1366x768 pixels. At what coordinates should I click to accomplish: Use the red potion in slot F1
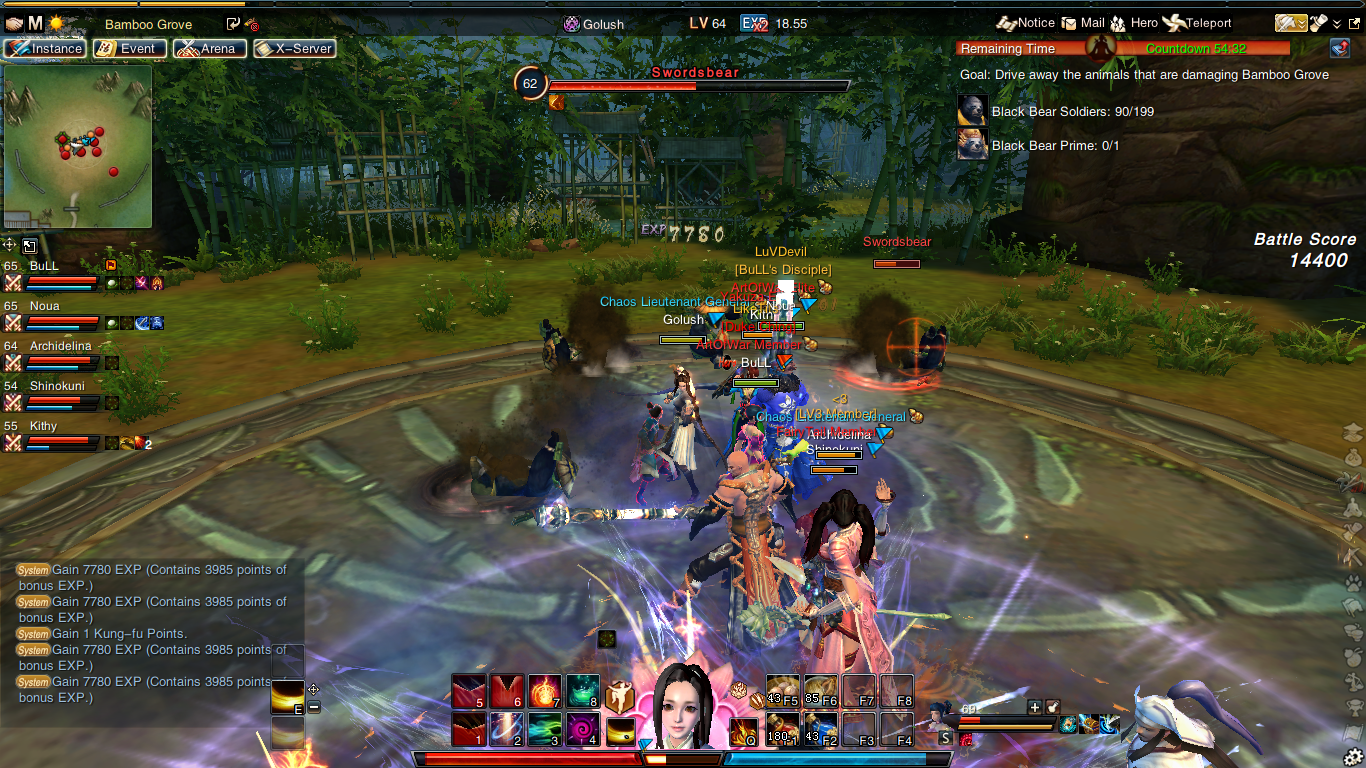click(783, 729)
